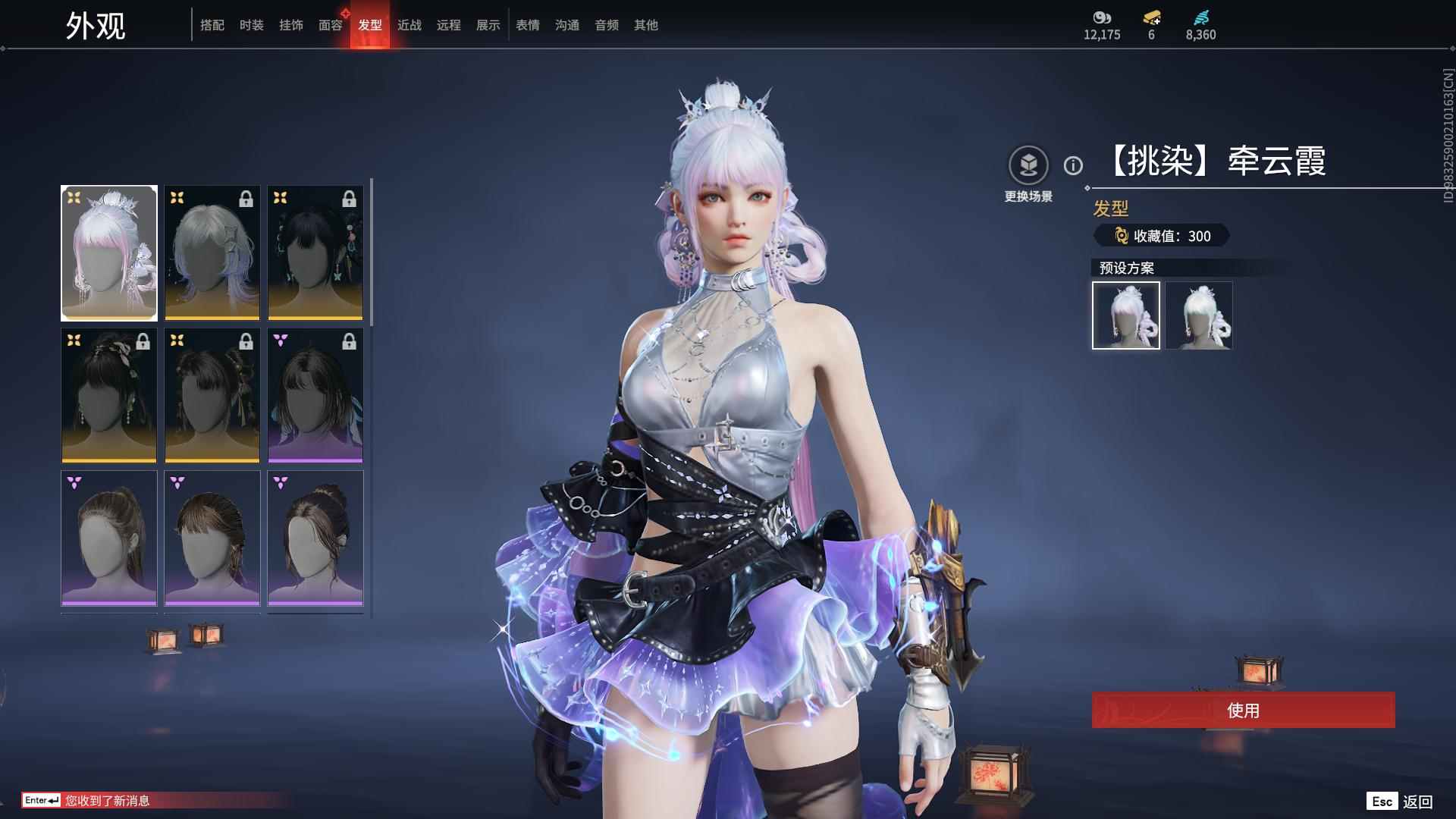
Task: Select the locked silver wavy hairstyle card
Action: (212, 253)
